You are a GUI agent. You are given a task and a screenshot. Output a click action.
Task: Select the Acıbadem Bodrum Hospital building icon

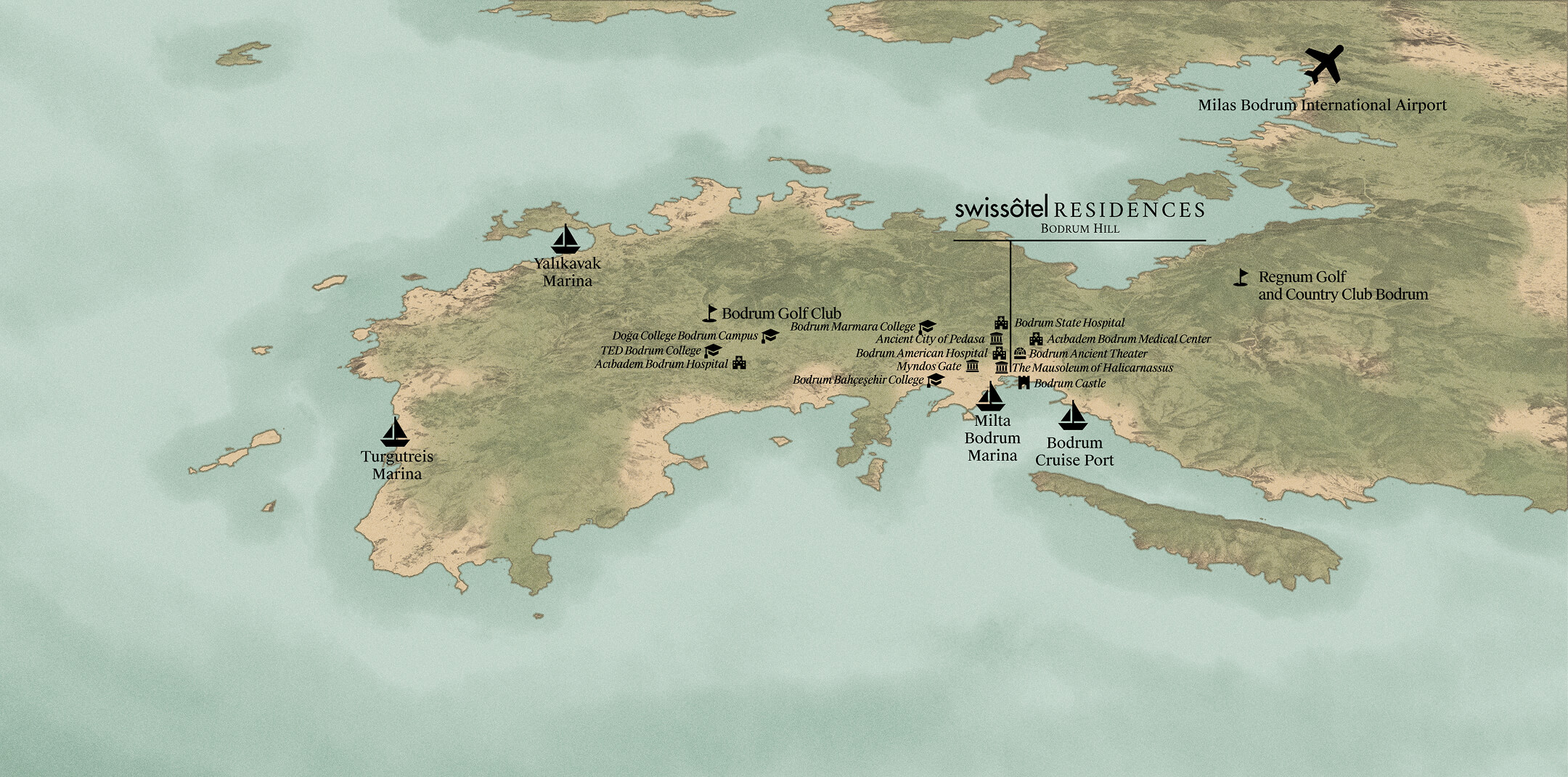tap(739, 363)
